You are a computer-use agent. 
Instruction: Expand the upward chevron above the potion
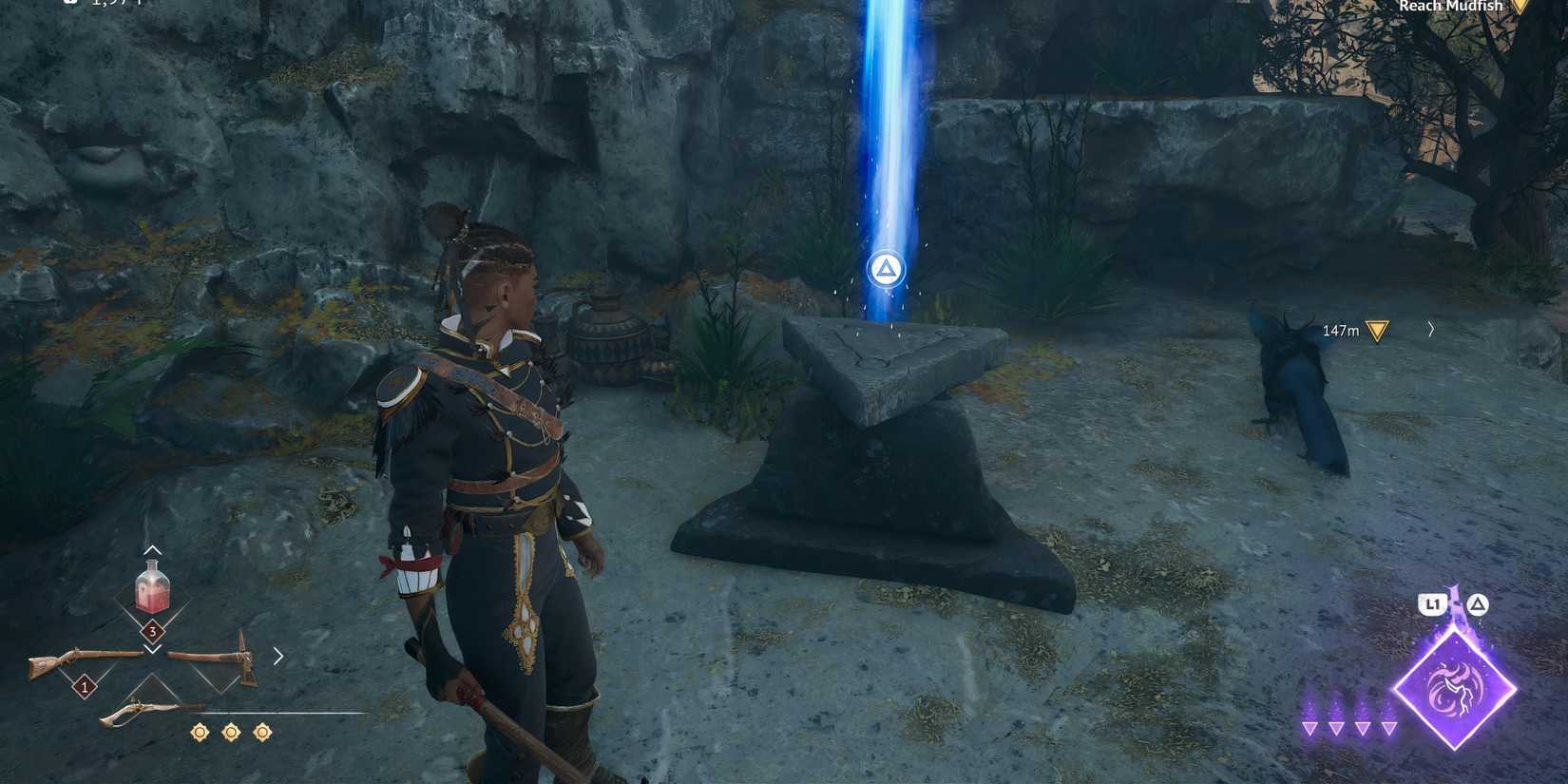click(x=152, y=549)
